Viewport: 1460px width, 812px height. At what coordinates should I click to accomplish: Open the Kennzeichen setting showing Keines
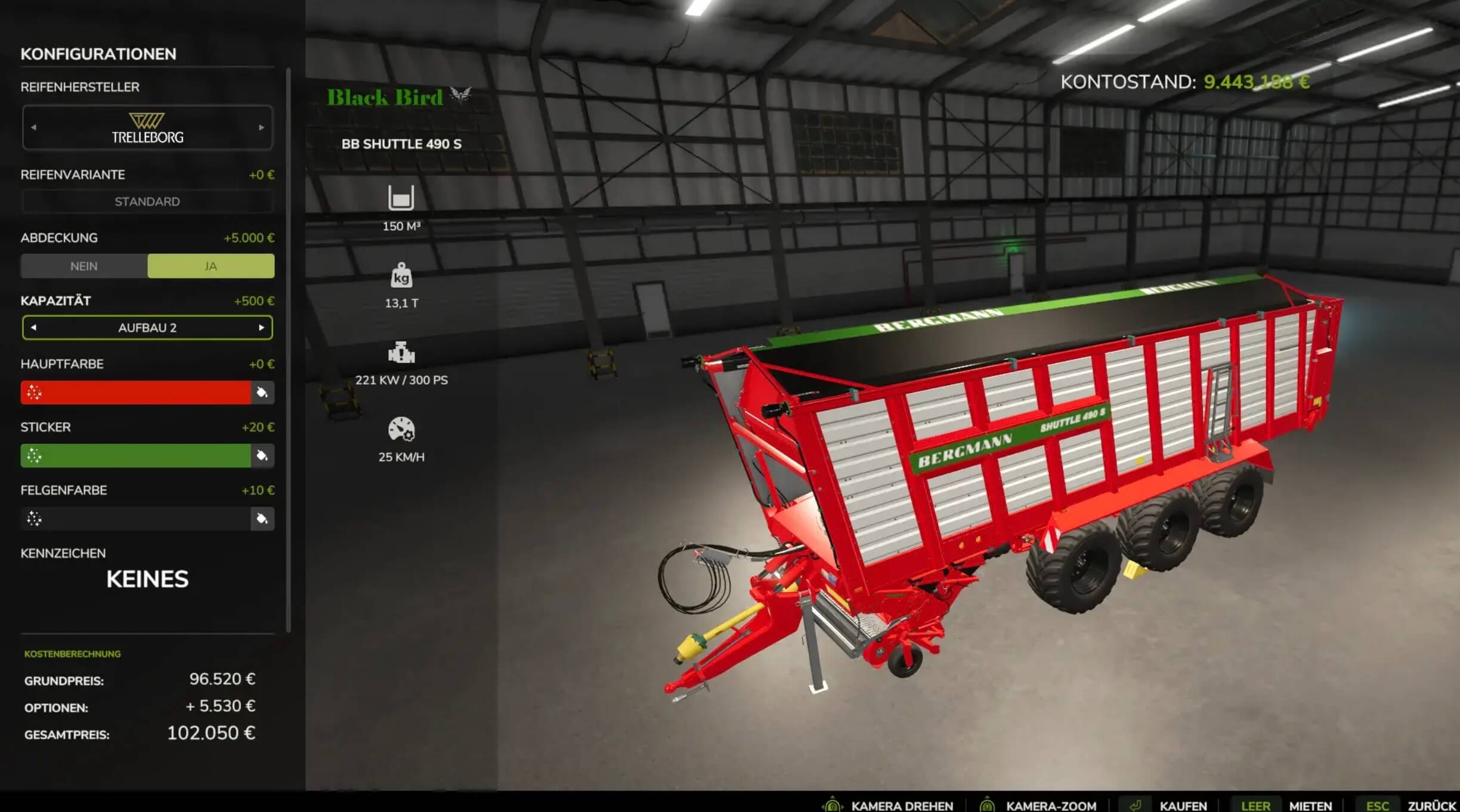tap(147, 579)
